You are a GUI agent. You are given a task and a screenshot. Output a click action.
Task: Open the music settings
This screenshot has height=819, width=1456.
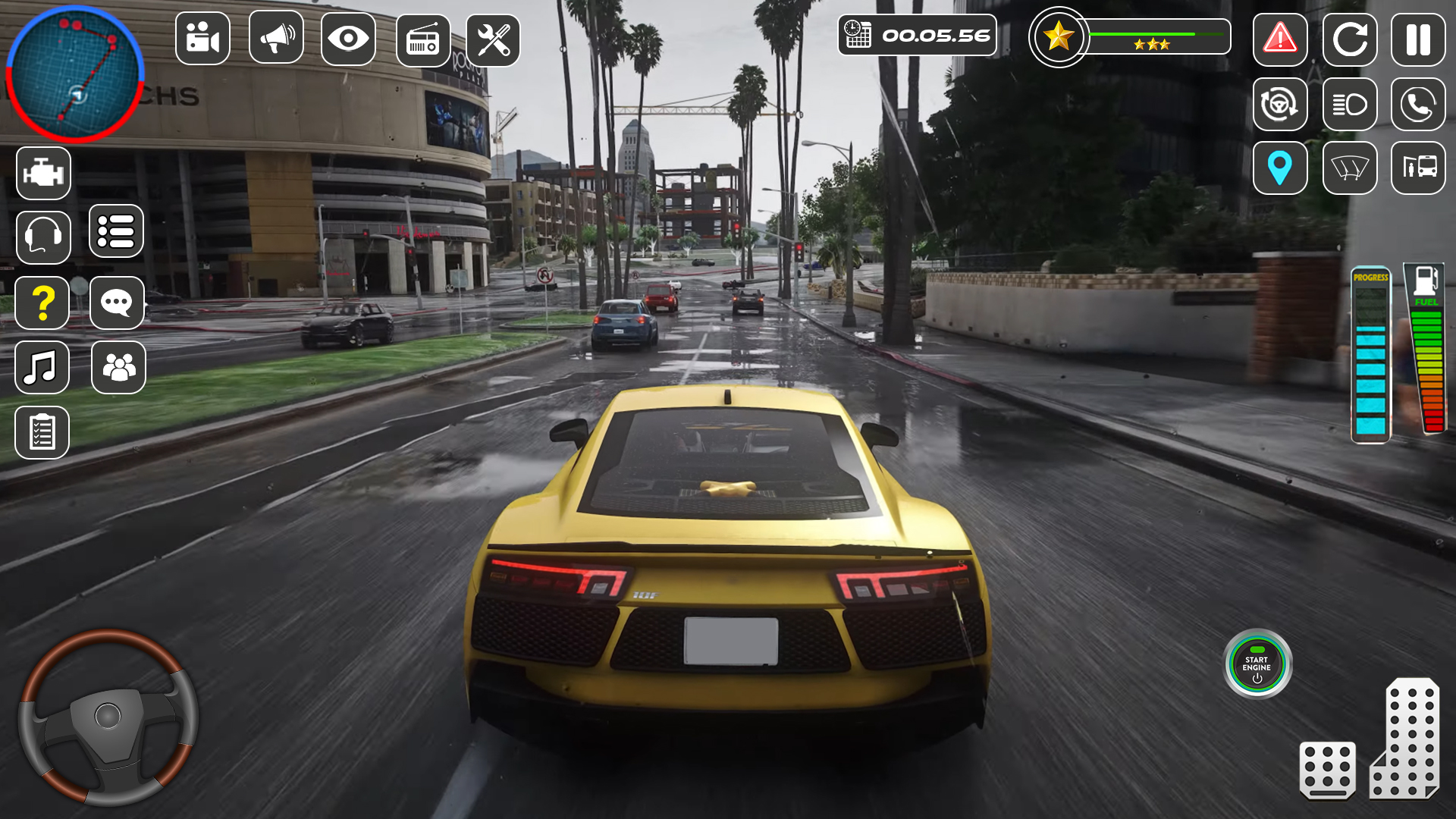pos(43,368)
